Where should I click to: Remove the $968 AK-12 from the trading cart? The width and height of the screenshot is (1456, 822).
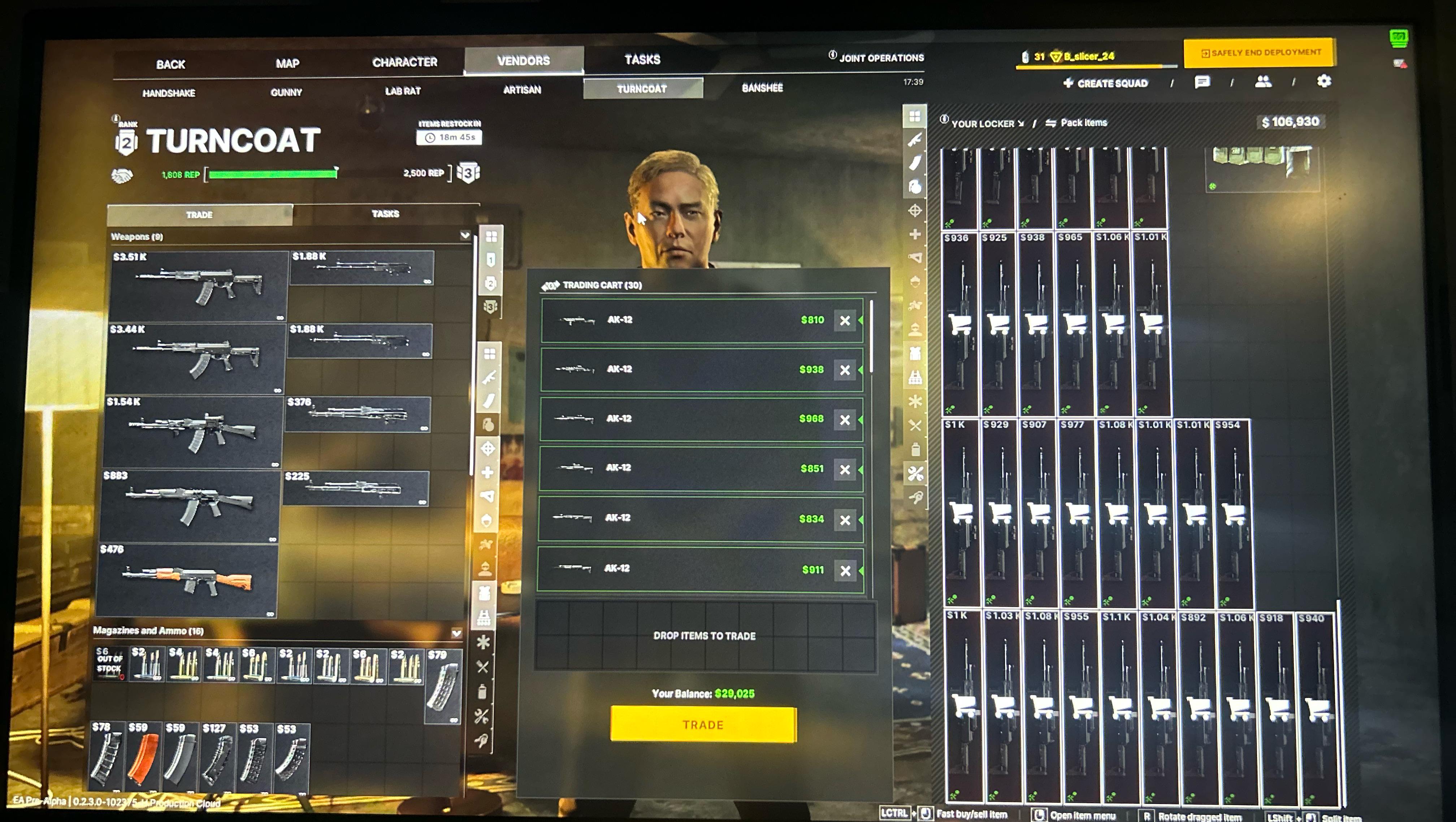point(845,420)
